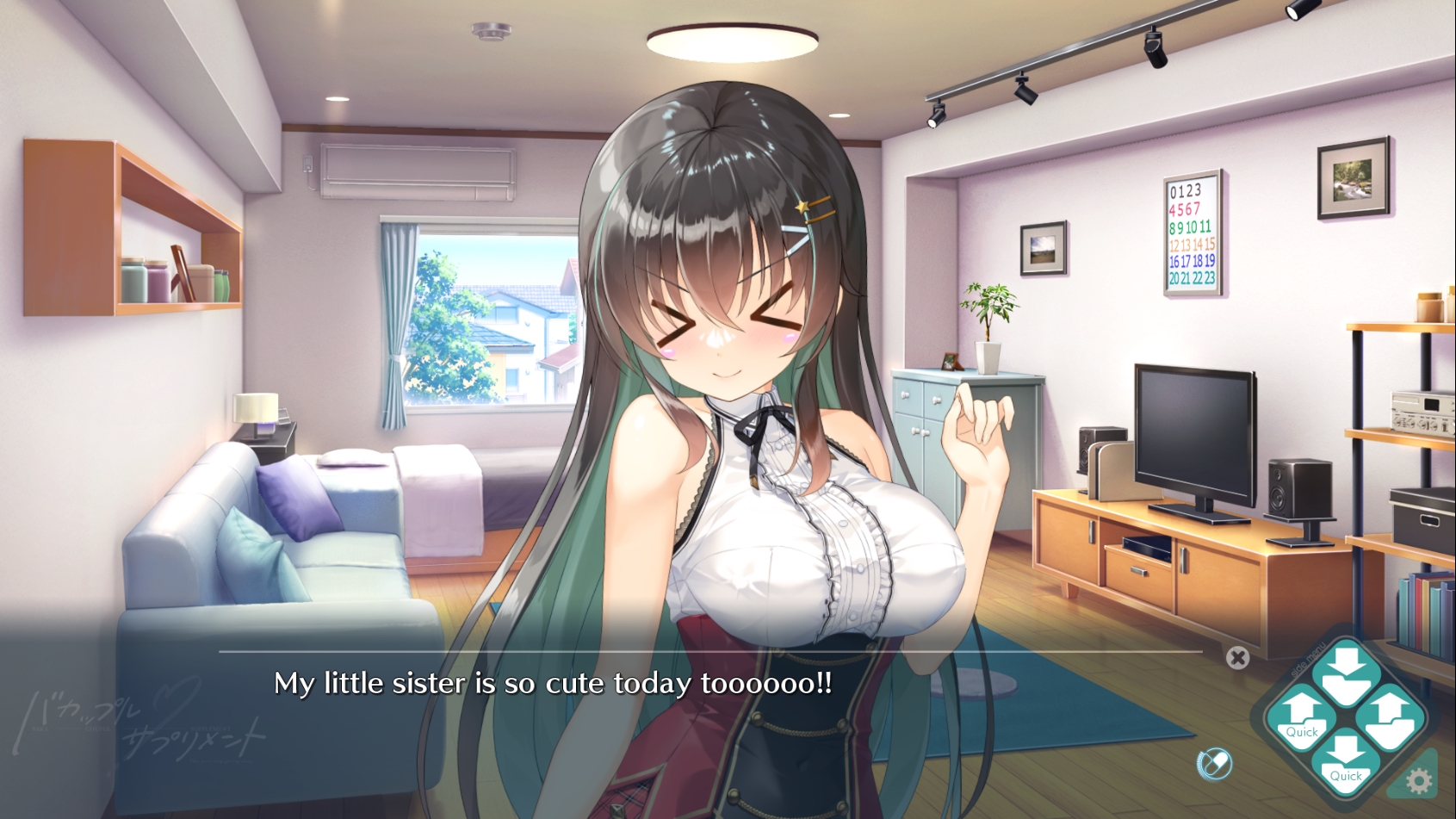Open the save menu (down arrow into folder)
This screenshot has height=819, width=1456.
[x=1346, y=674]
